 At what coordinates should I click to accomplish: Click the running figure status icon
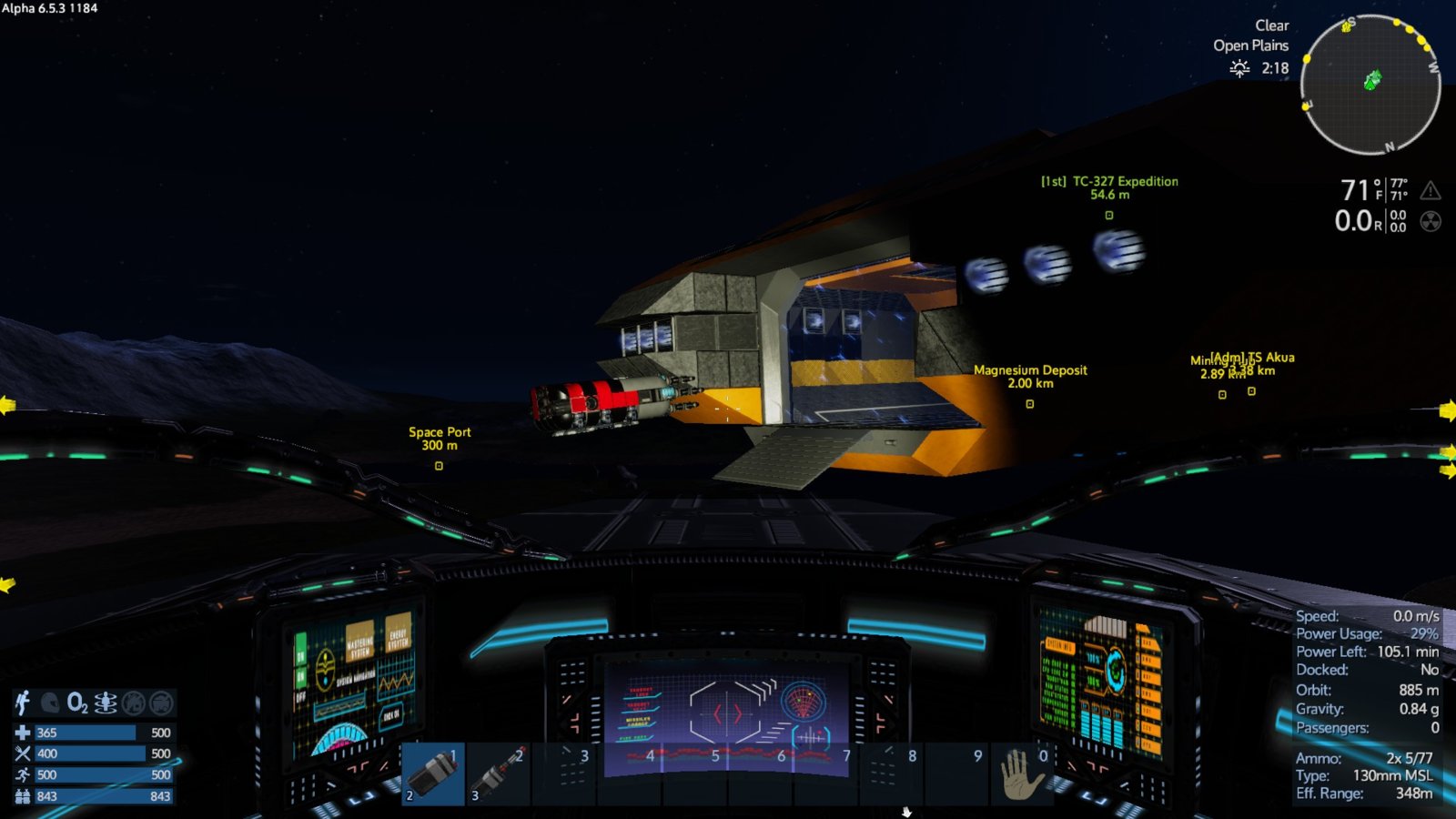[23, 703]
